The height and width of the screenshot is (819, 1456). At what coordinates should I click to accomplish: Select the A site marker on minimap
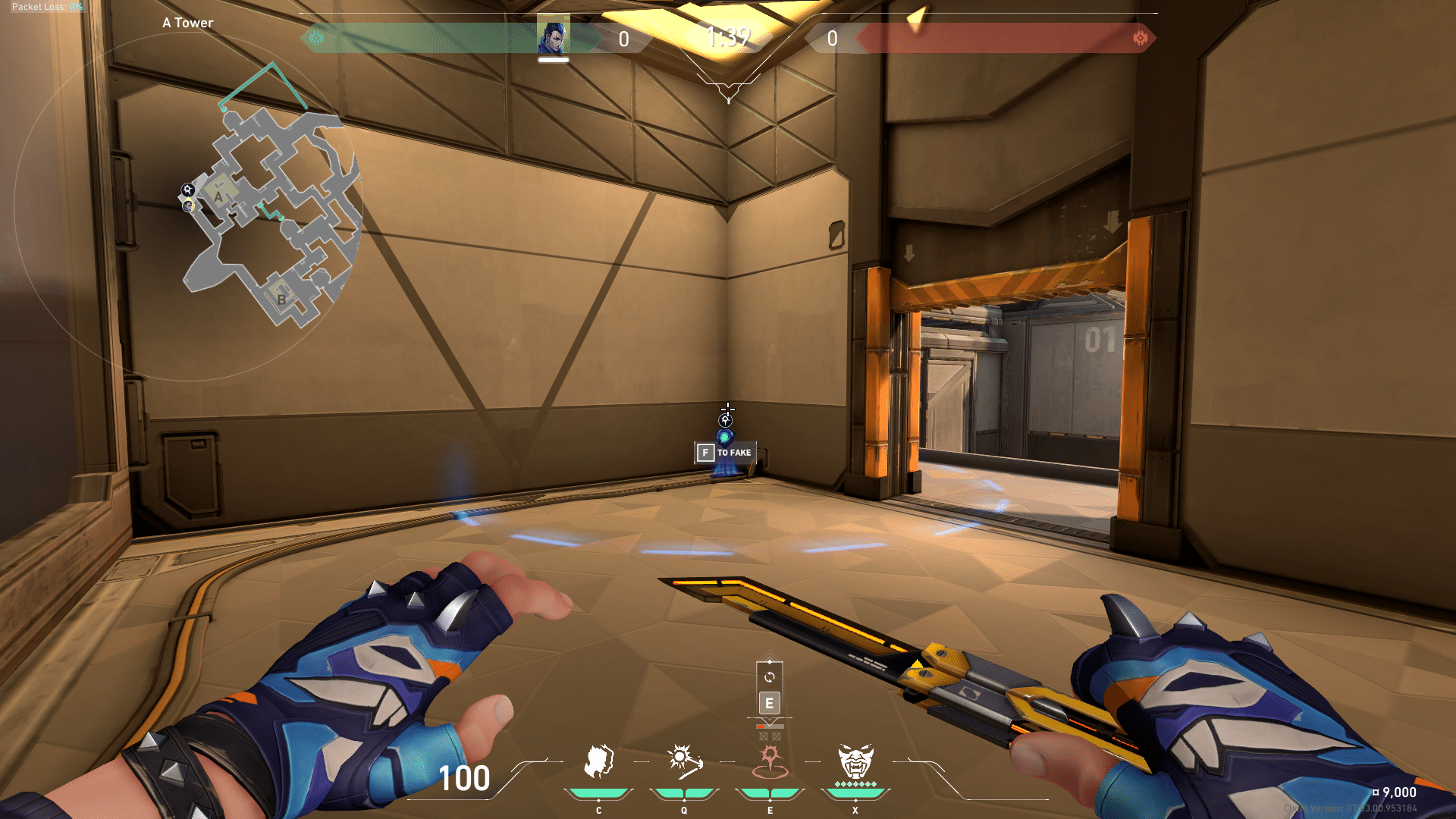pyautogui.click(x=219, y=196)
